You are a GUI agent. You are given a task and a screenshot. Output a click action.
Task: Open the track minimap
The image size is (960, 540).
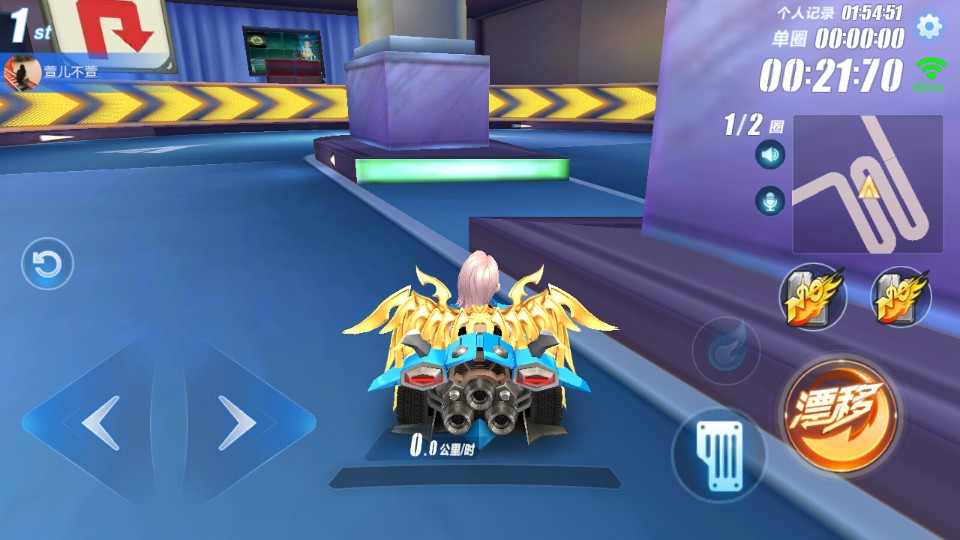tap(867, 183)
